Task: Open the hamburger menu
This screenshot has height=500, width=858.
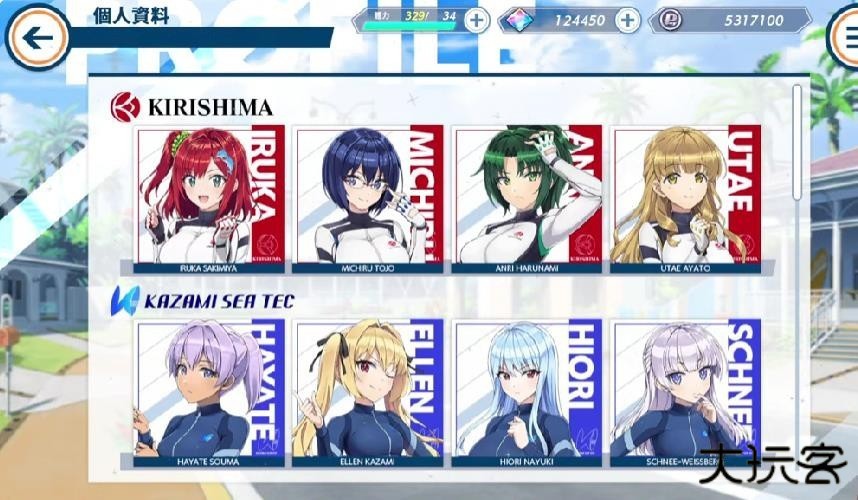Action: coord(846,37)
